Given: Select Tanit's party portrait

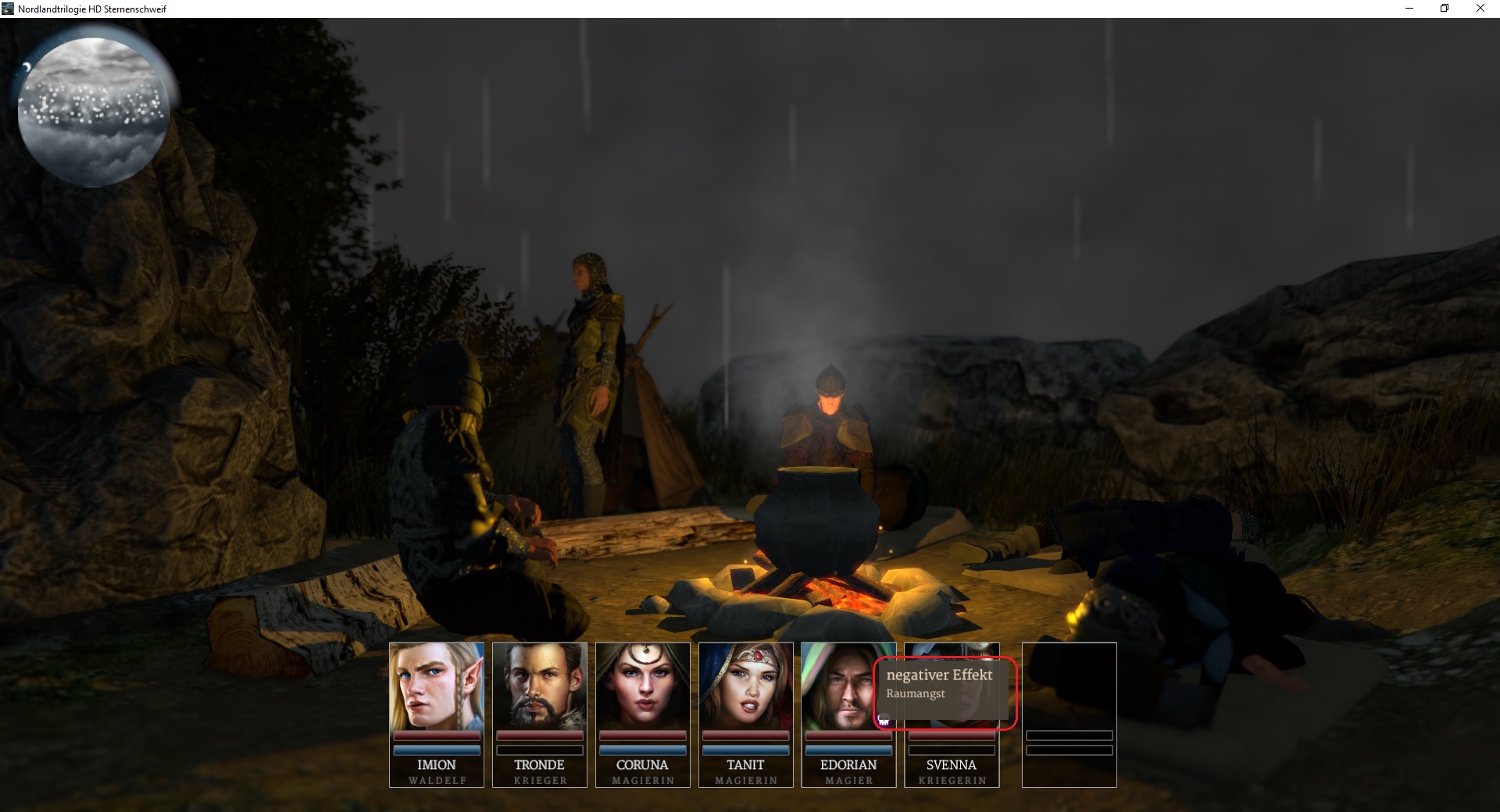Looking at the screenshot, I should click(x=745, y=686).
